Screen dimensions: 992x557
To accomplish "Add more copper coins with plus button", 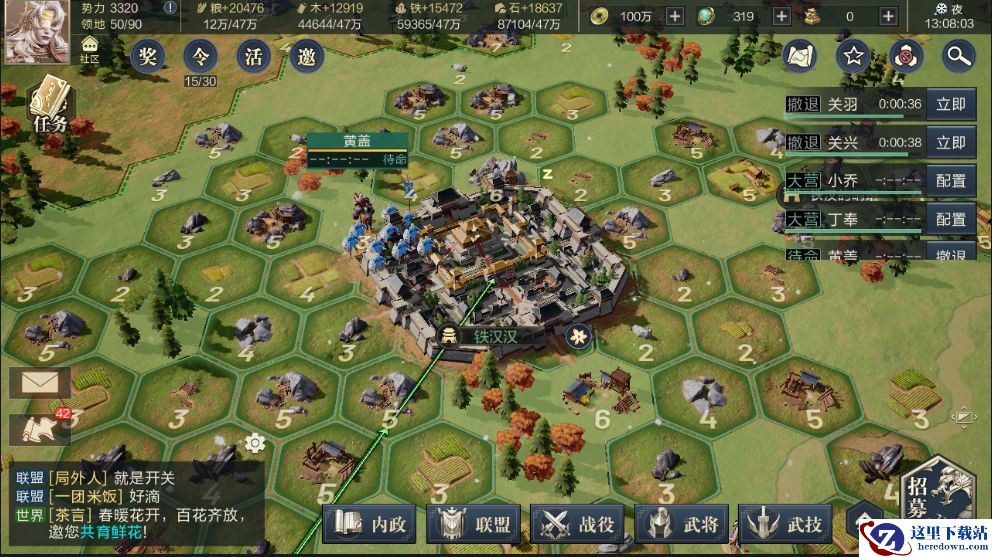I will [675, 16].
